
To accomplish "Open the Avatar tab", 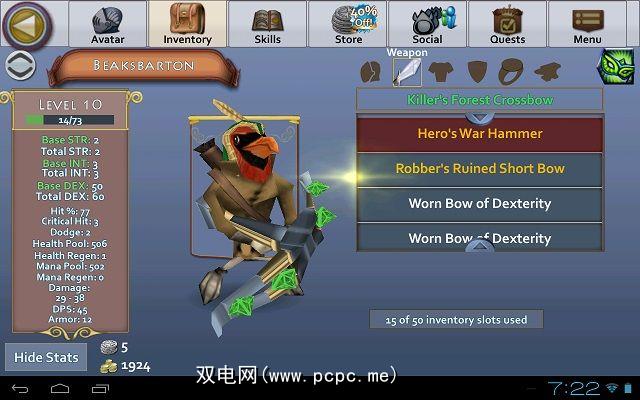I will pos(107,25).
